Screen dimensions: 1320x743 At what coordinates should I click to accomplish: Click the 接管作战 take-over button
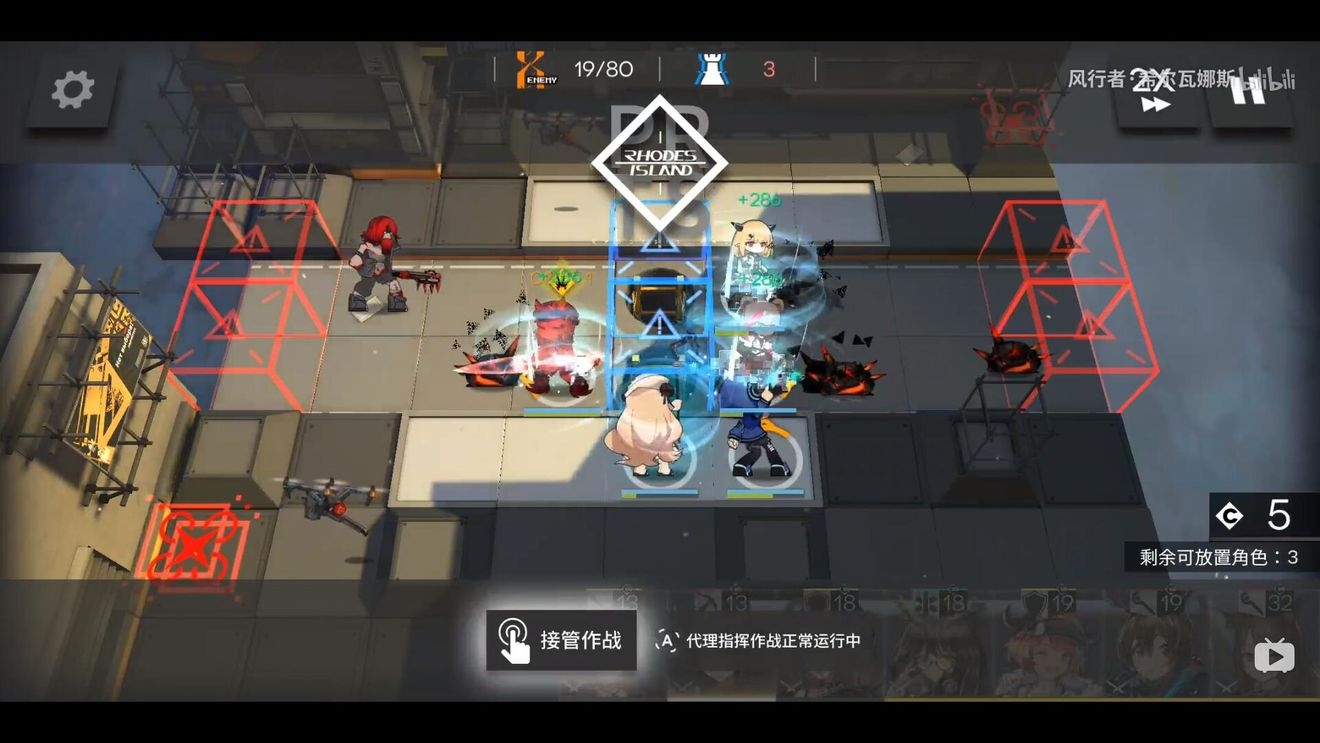[x=561, y=640]
